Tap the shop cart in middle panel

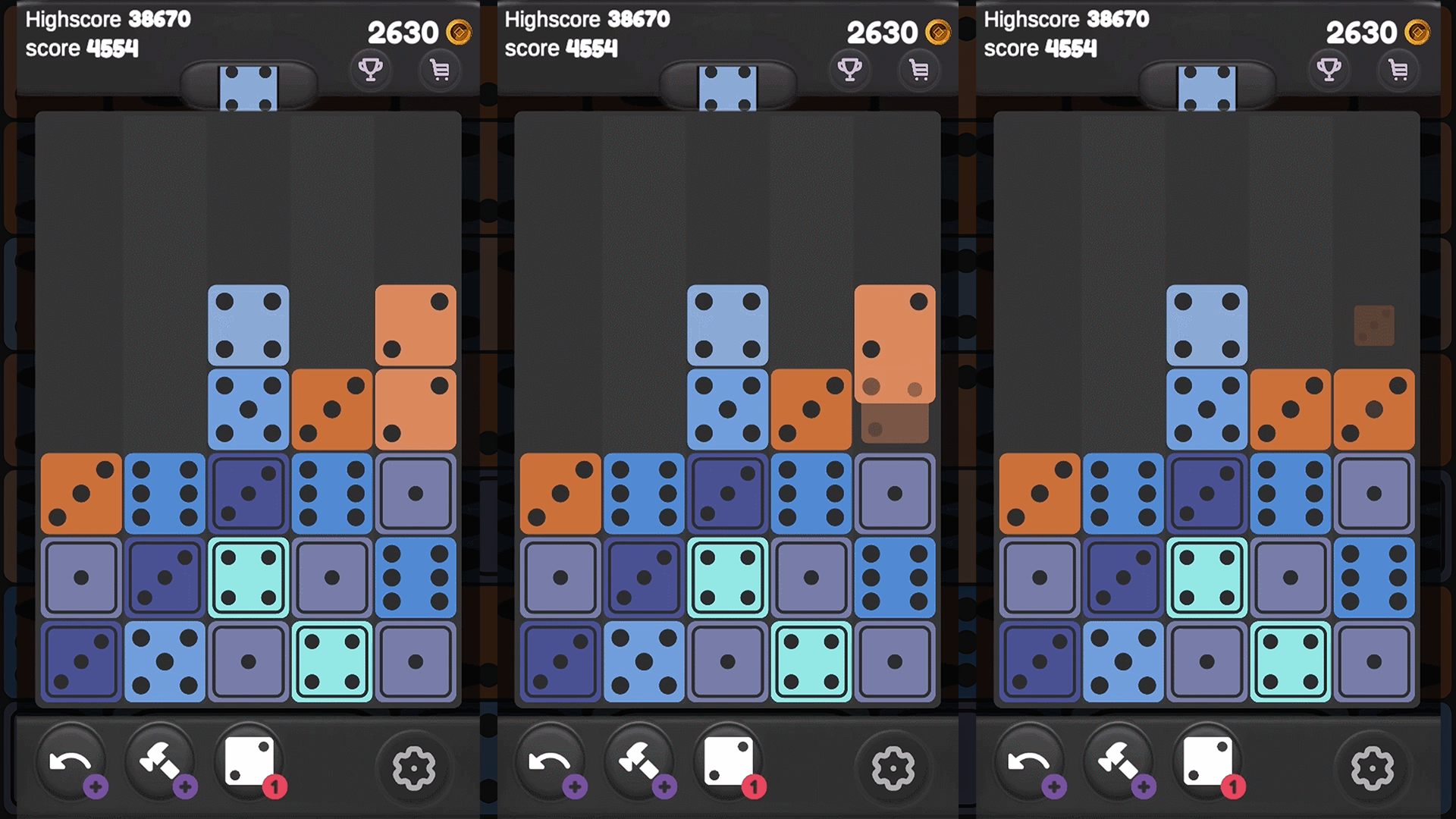coord(918,70)
